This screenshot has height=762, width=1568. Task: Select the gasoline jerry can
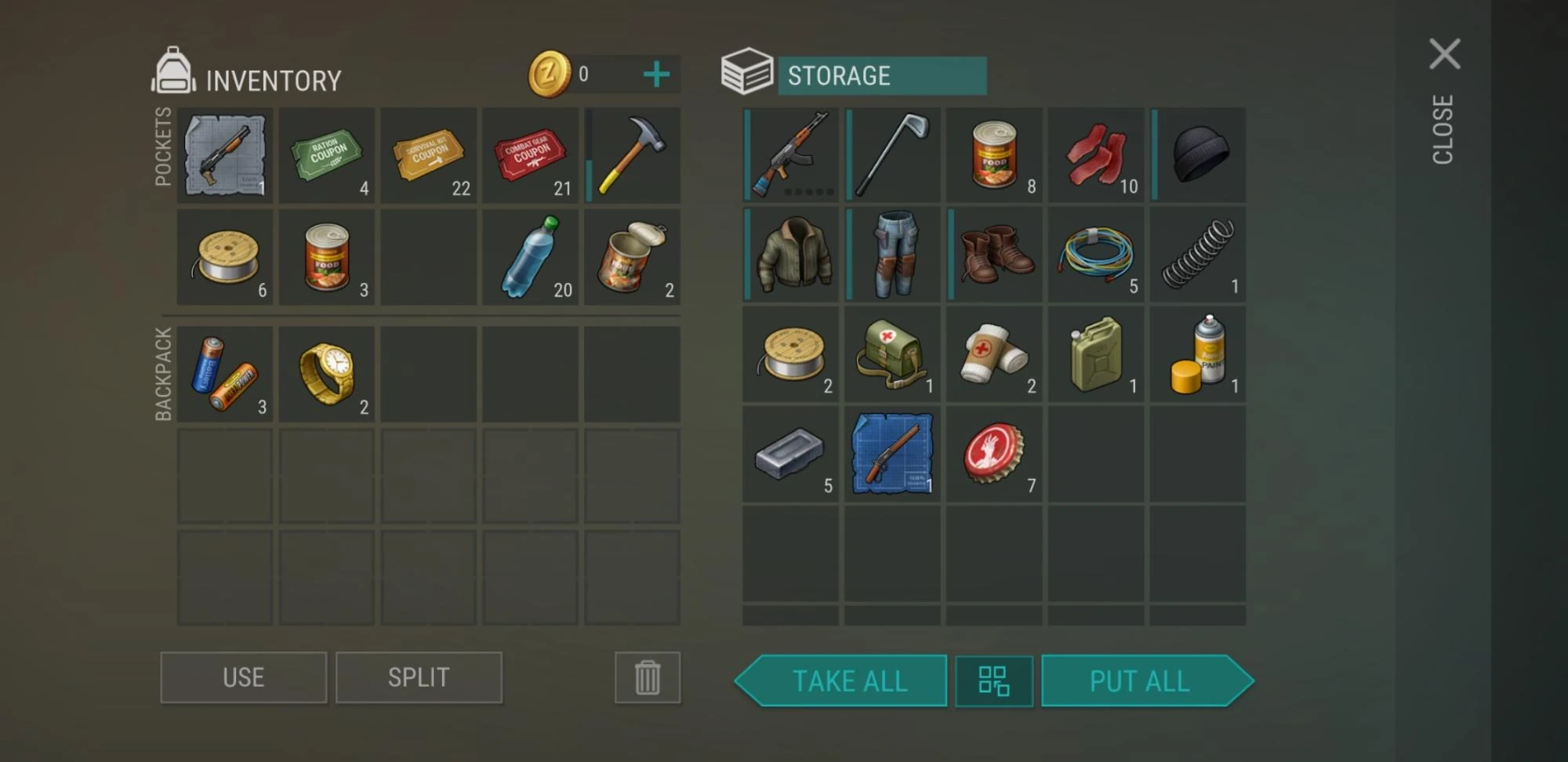click(x=1095, y=355)
